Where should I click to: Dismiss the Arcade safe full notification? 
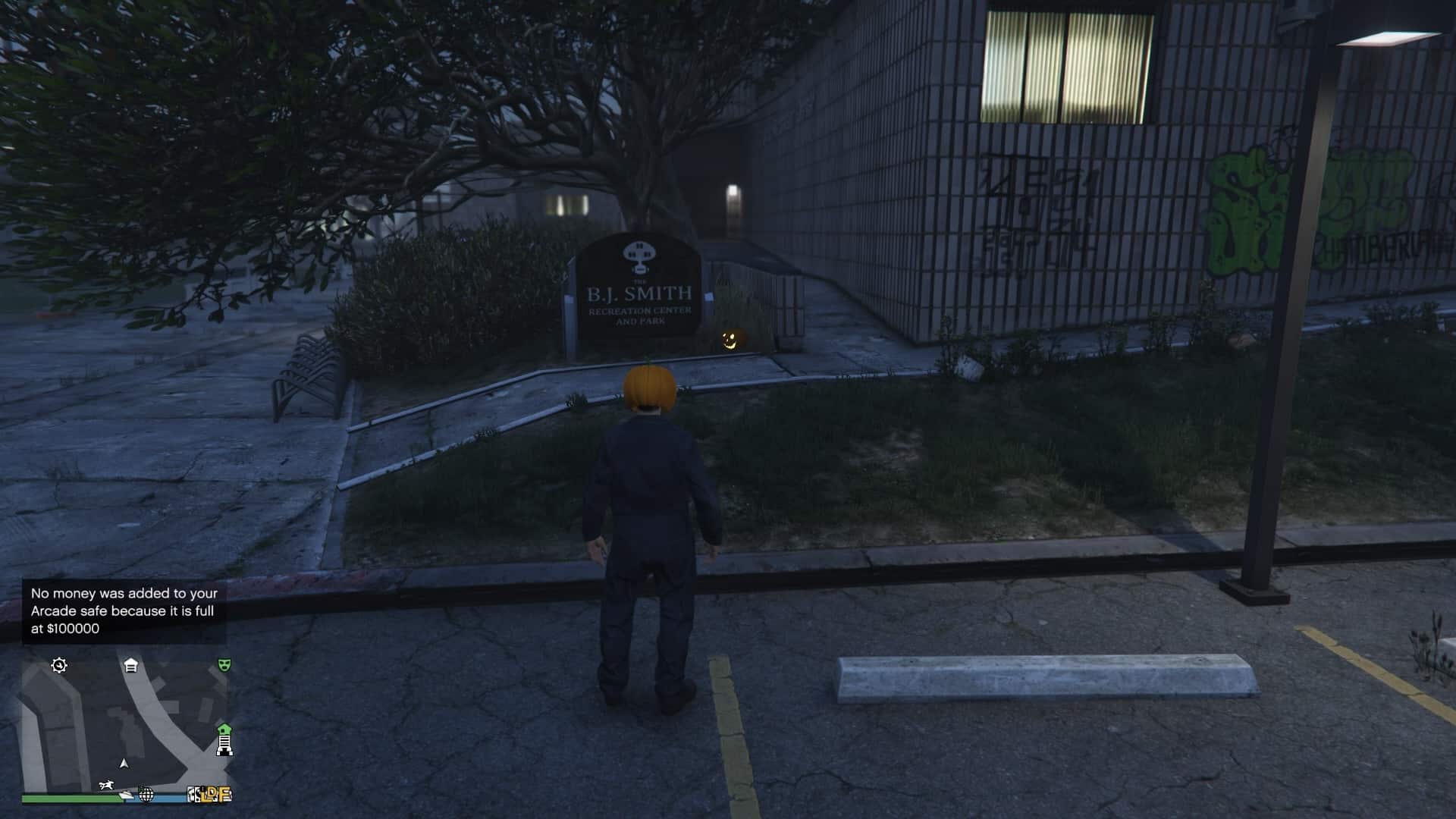124,611
